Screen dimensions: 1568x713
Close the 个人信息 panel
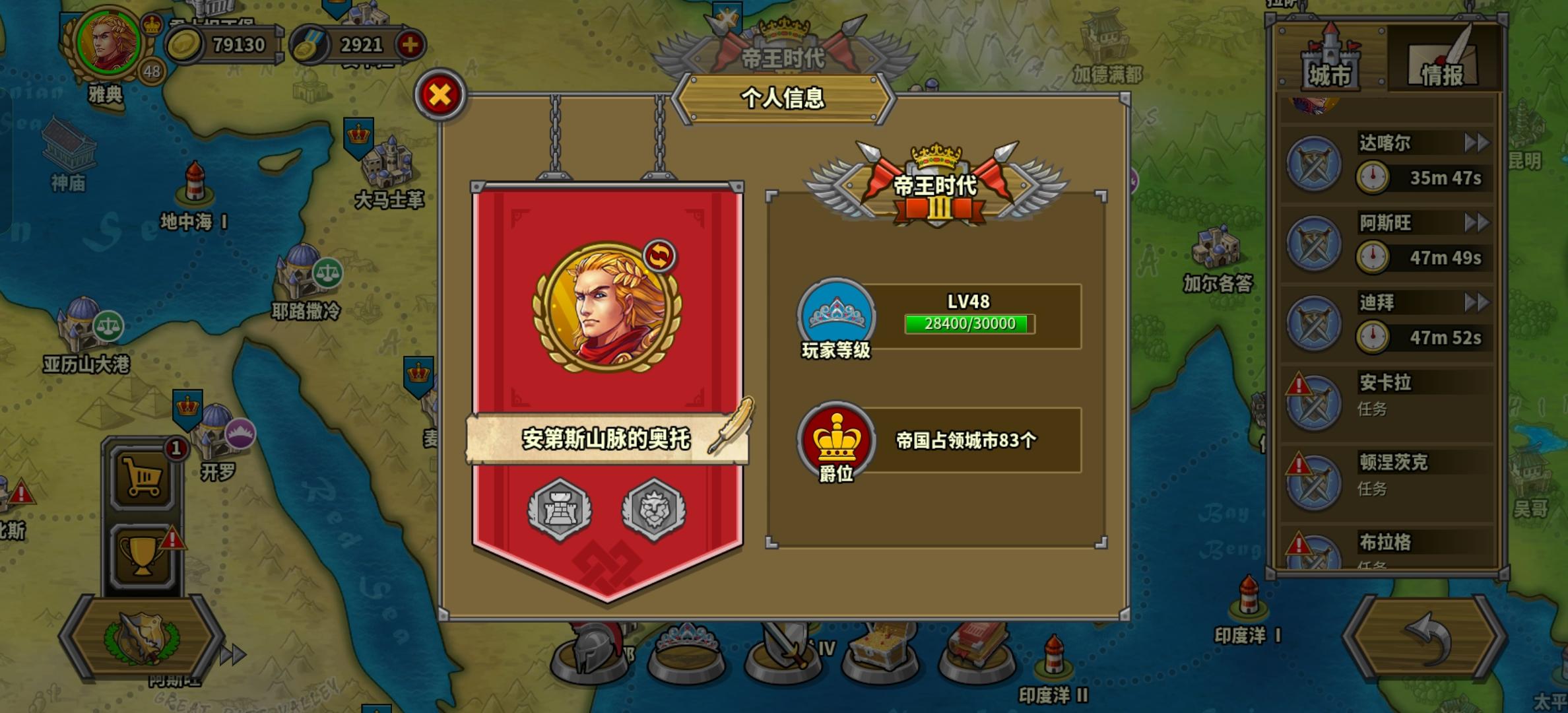coord(439,94)
